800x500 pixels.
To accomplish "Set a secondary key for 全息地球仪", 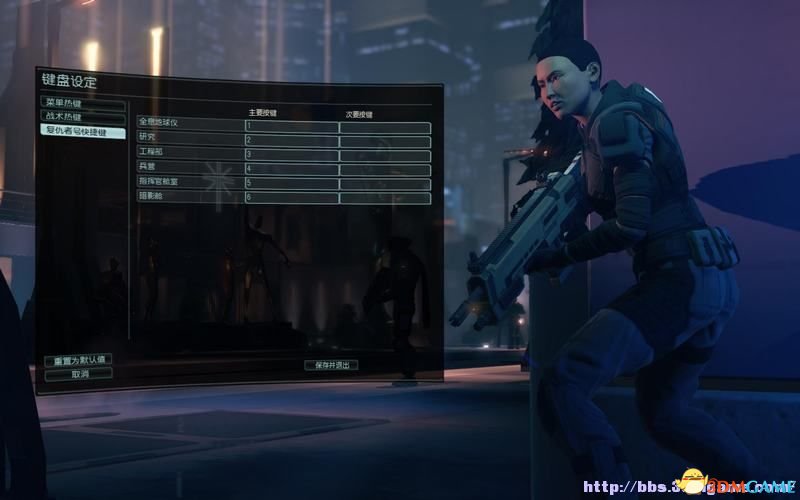I will click(385, 127).
